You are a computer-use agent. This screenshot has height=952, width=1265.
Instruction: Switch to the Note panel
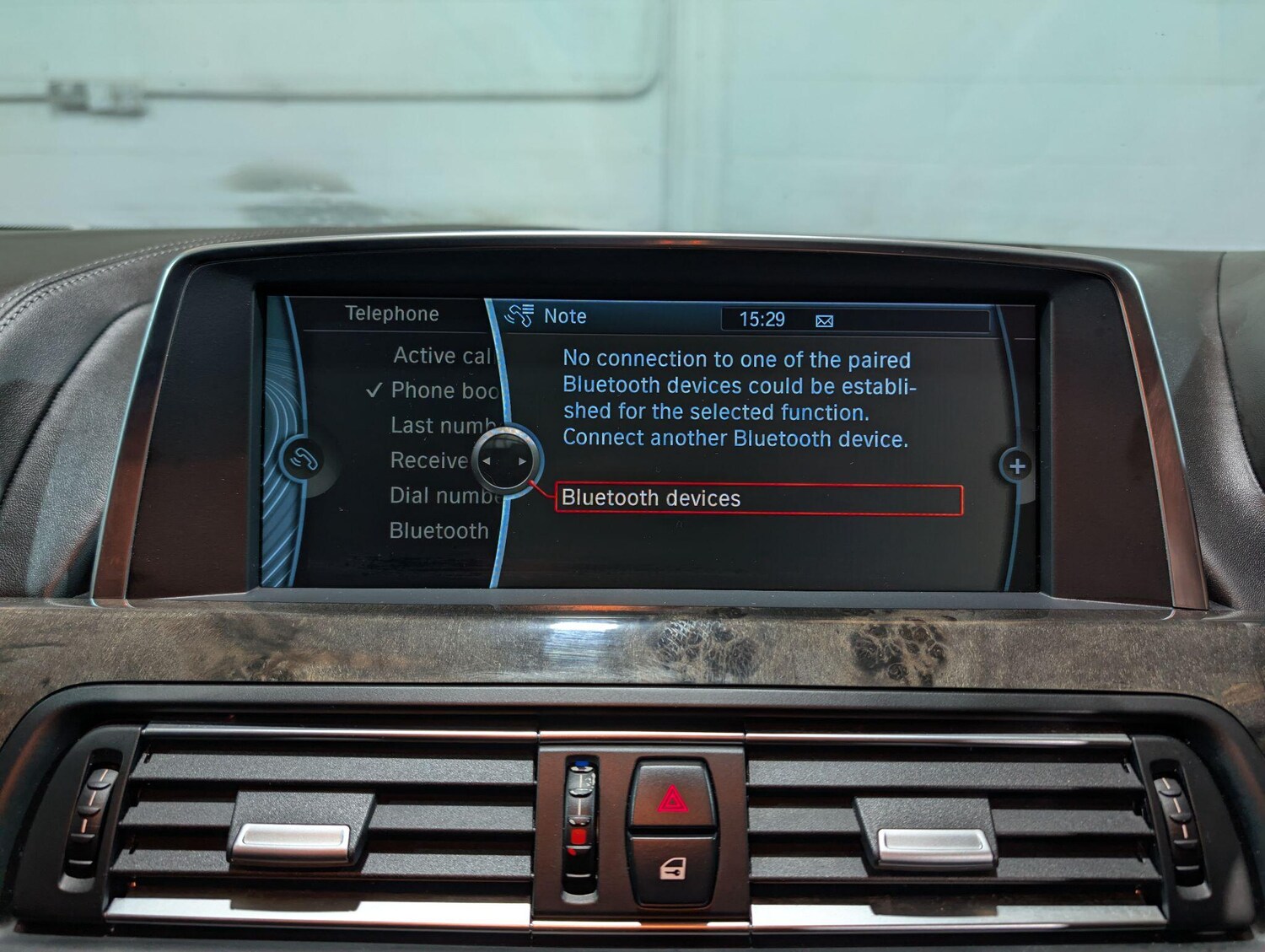click(x=564, y=317)
